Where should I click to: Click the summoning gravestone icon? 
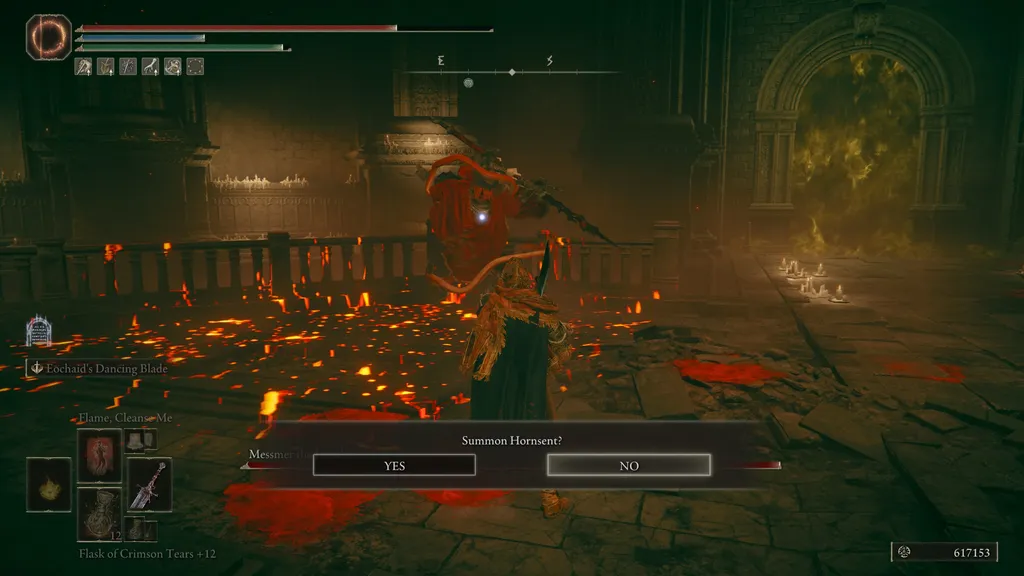[39, 331]
